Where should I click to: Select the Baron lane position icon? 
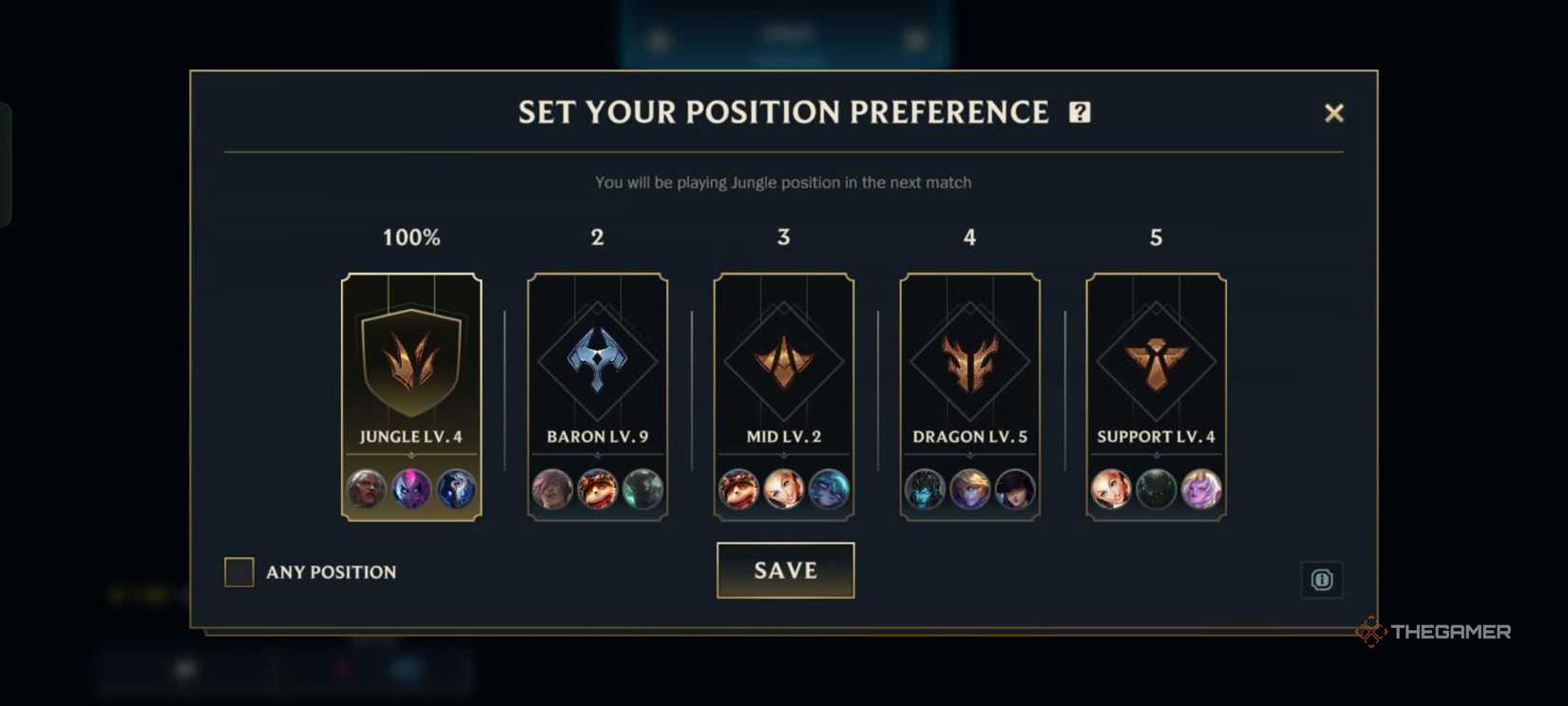(x=597, y=361)
